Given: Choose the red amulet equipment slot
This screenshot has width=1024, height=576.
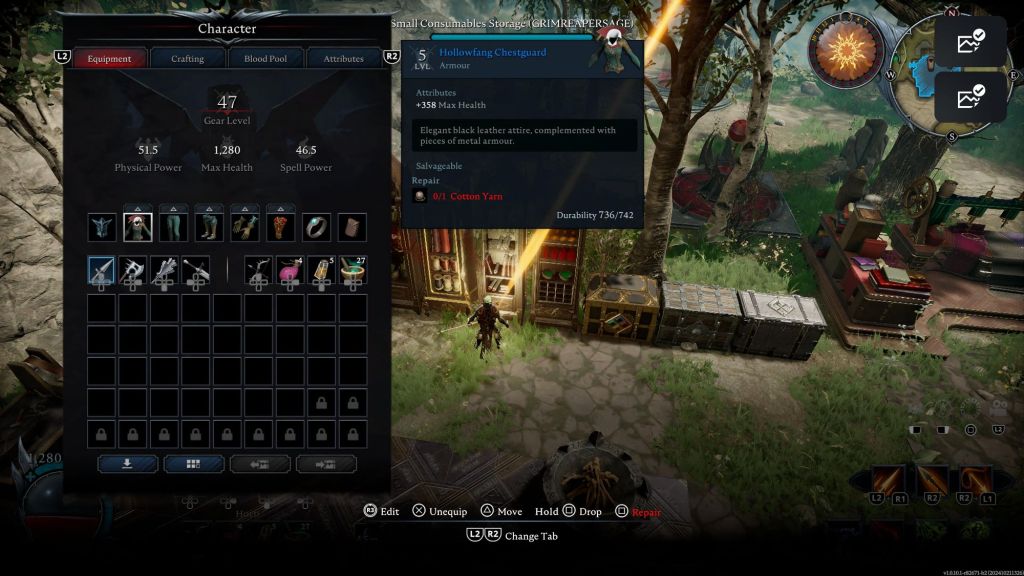Looking at the screenshot, I should tap(280, 227).
